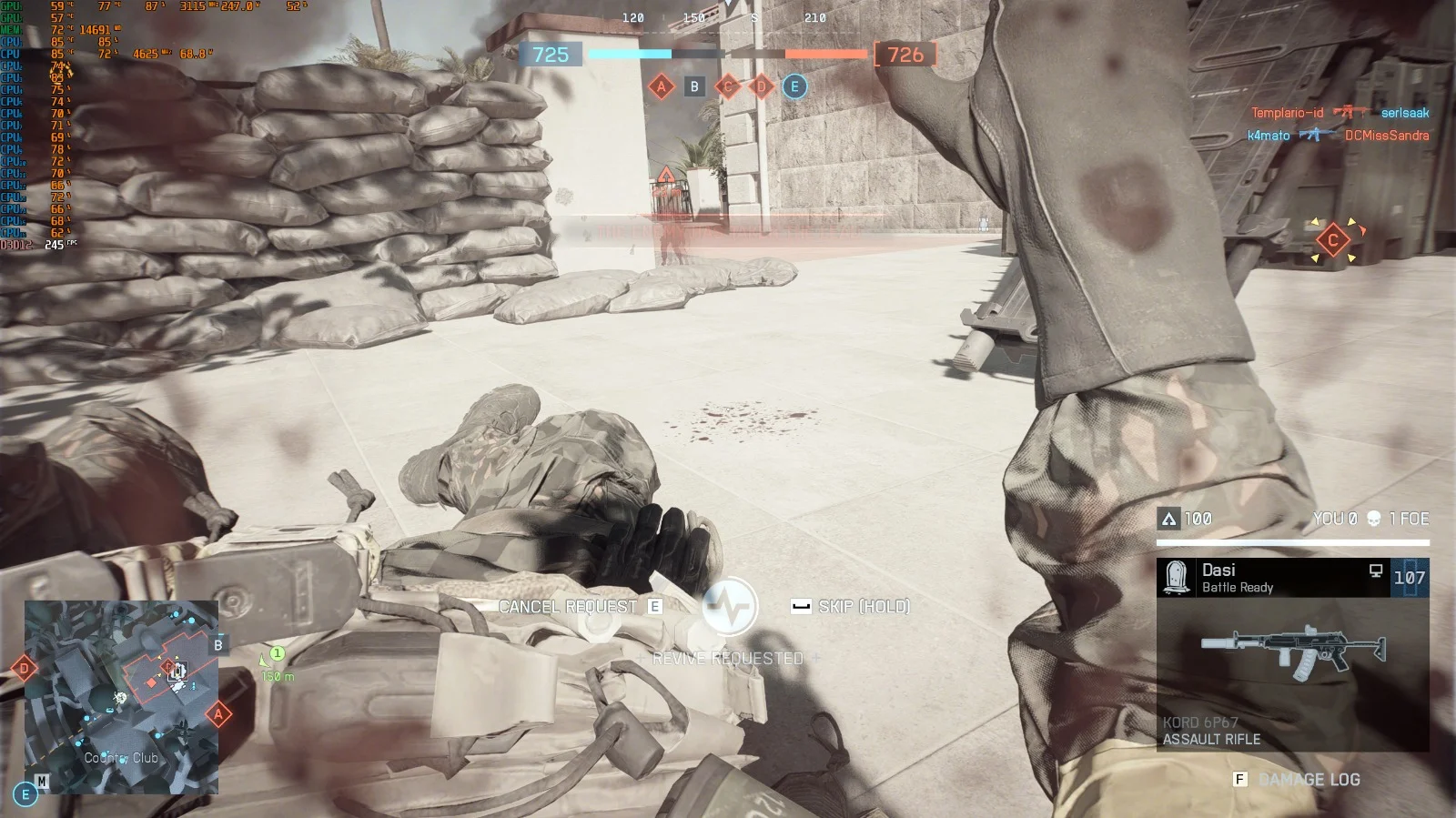Click the circular objective E icon

[794, 86]
